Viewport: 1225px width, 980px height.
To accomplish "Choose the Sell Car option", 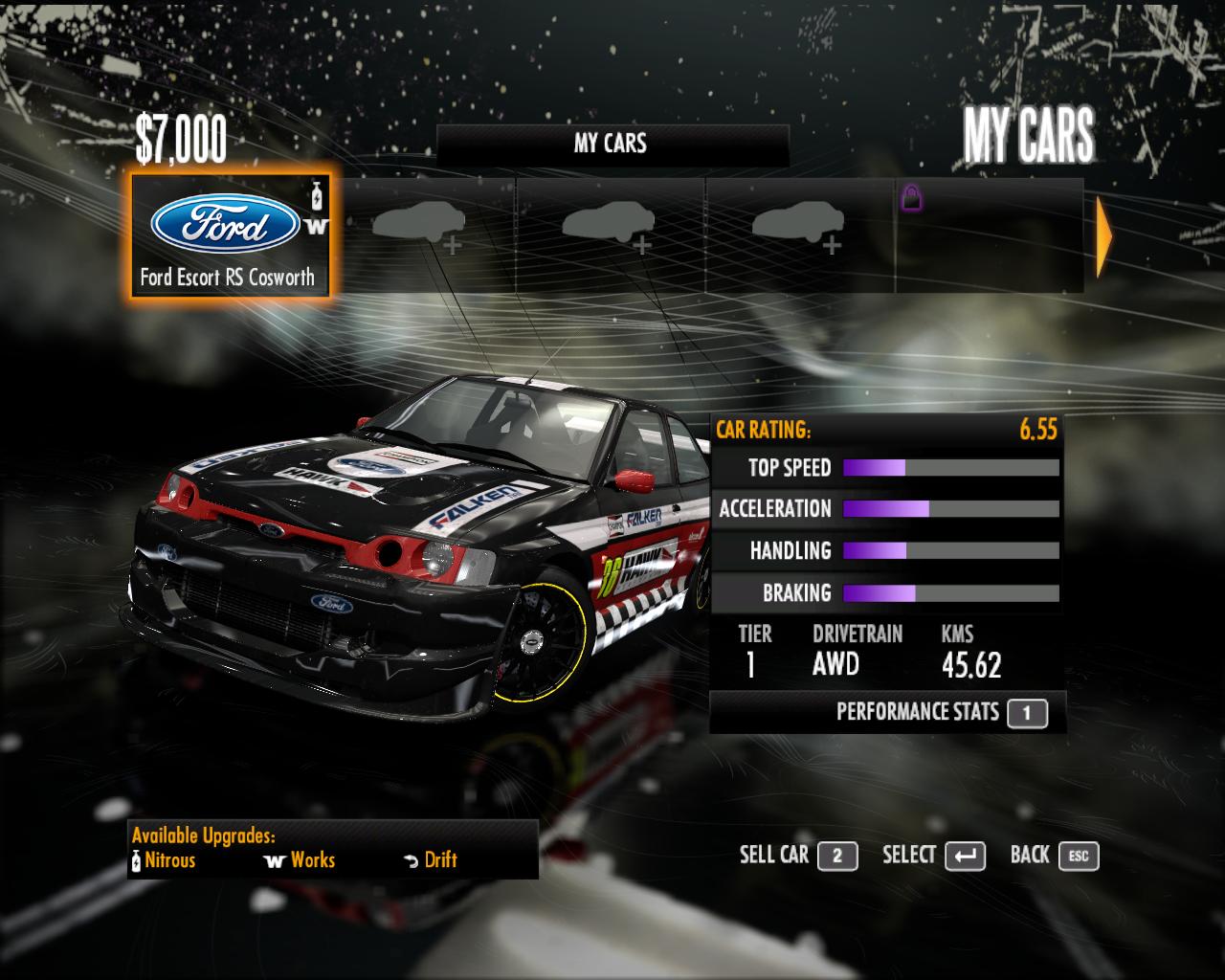I will click(798, 856).
